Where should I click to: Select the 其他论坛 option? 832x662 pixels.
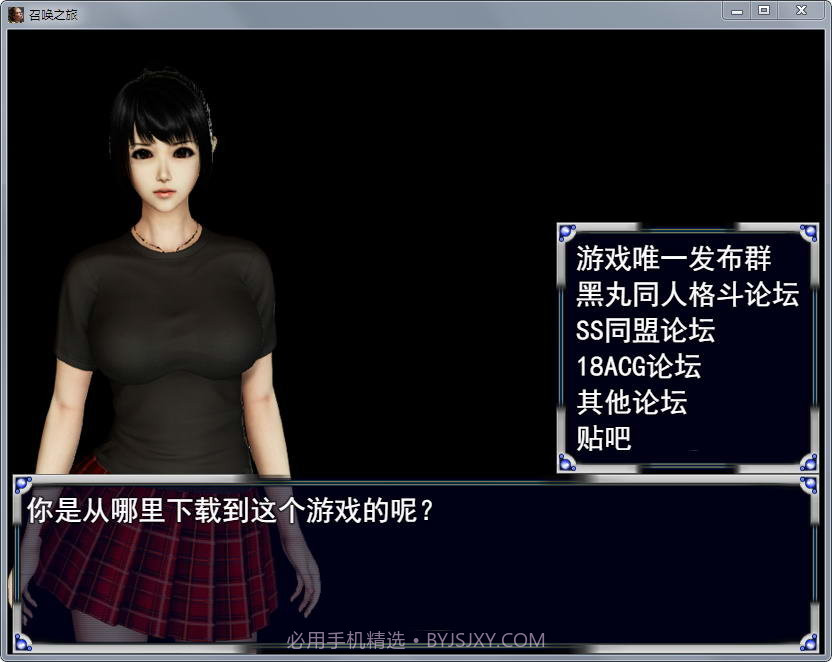tap(631, 403)
